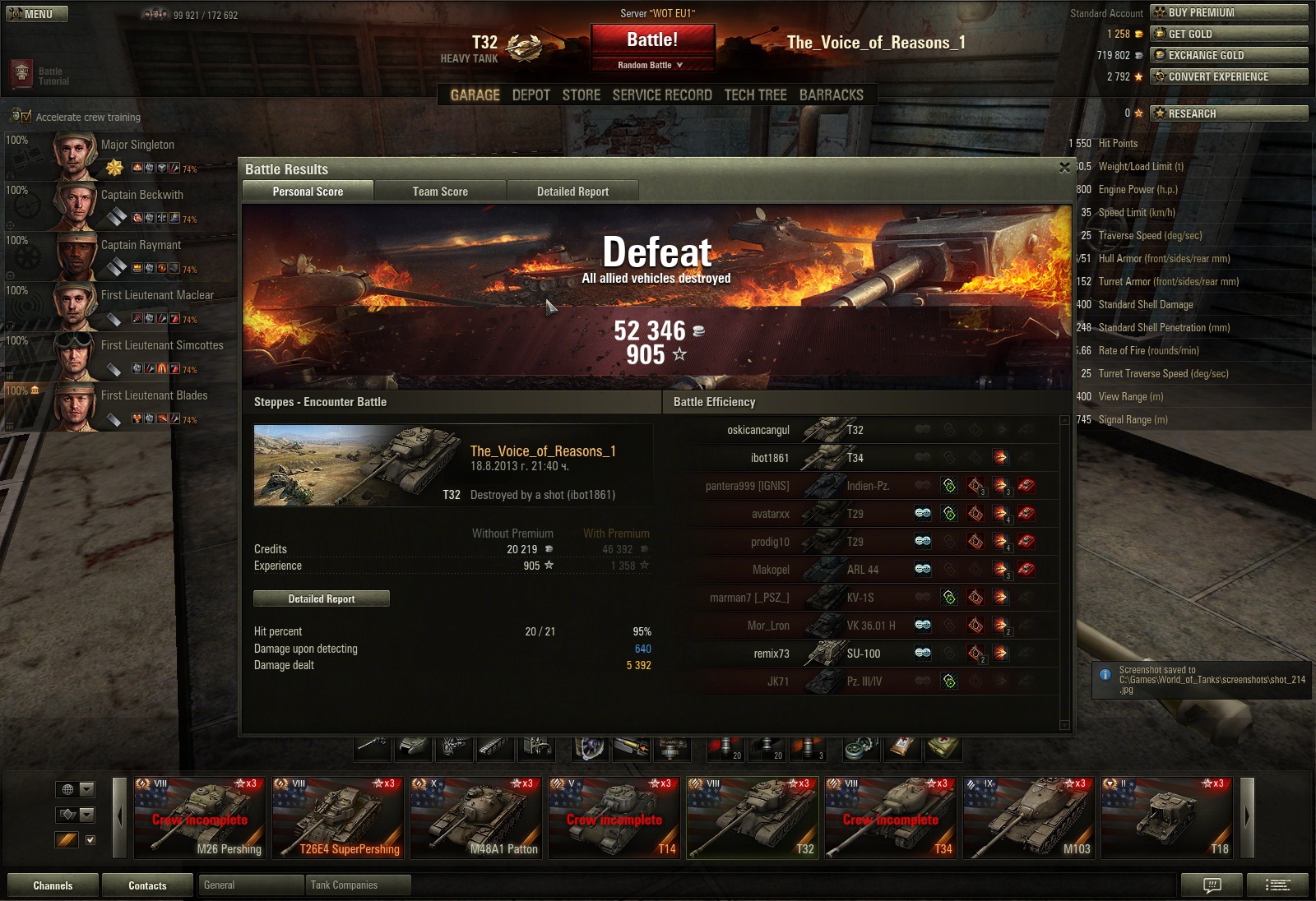Open the Contacts panel

[147, 885]
